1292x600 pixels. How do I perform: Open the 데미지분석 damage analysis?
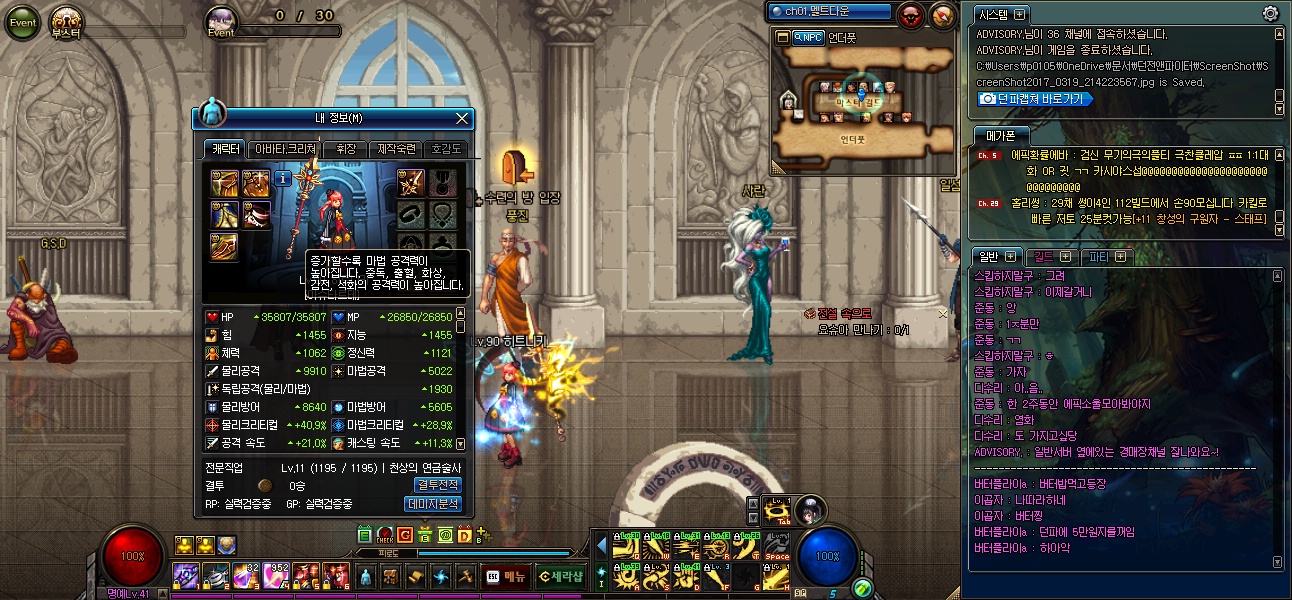click(x=433, y=504)
